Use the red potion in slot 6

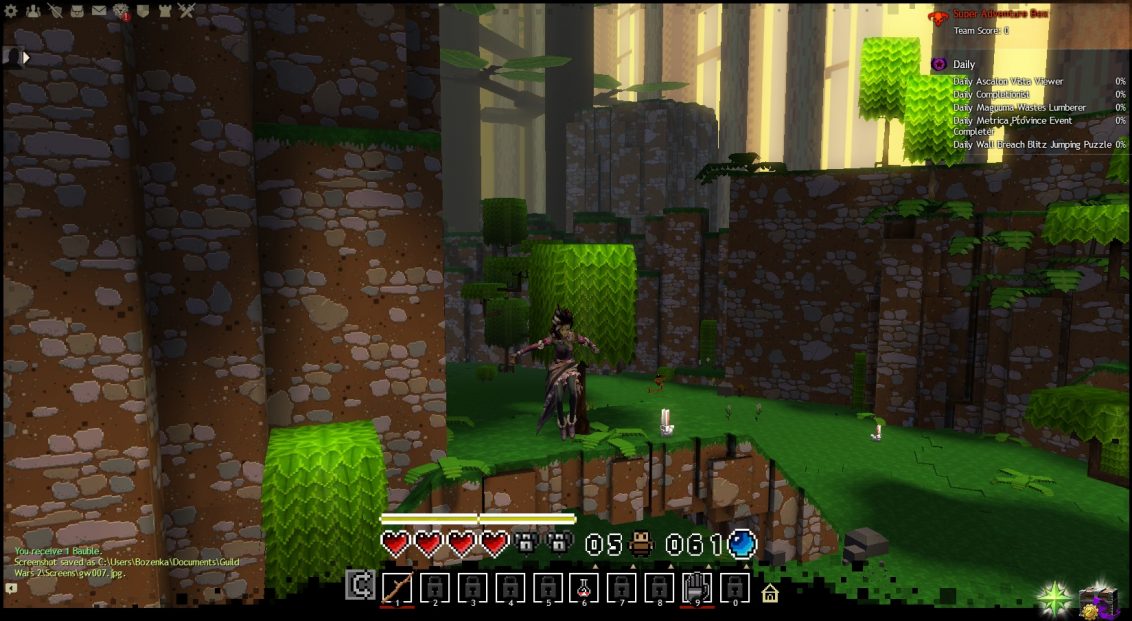(584, 587)
